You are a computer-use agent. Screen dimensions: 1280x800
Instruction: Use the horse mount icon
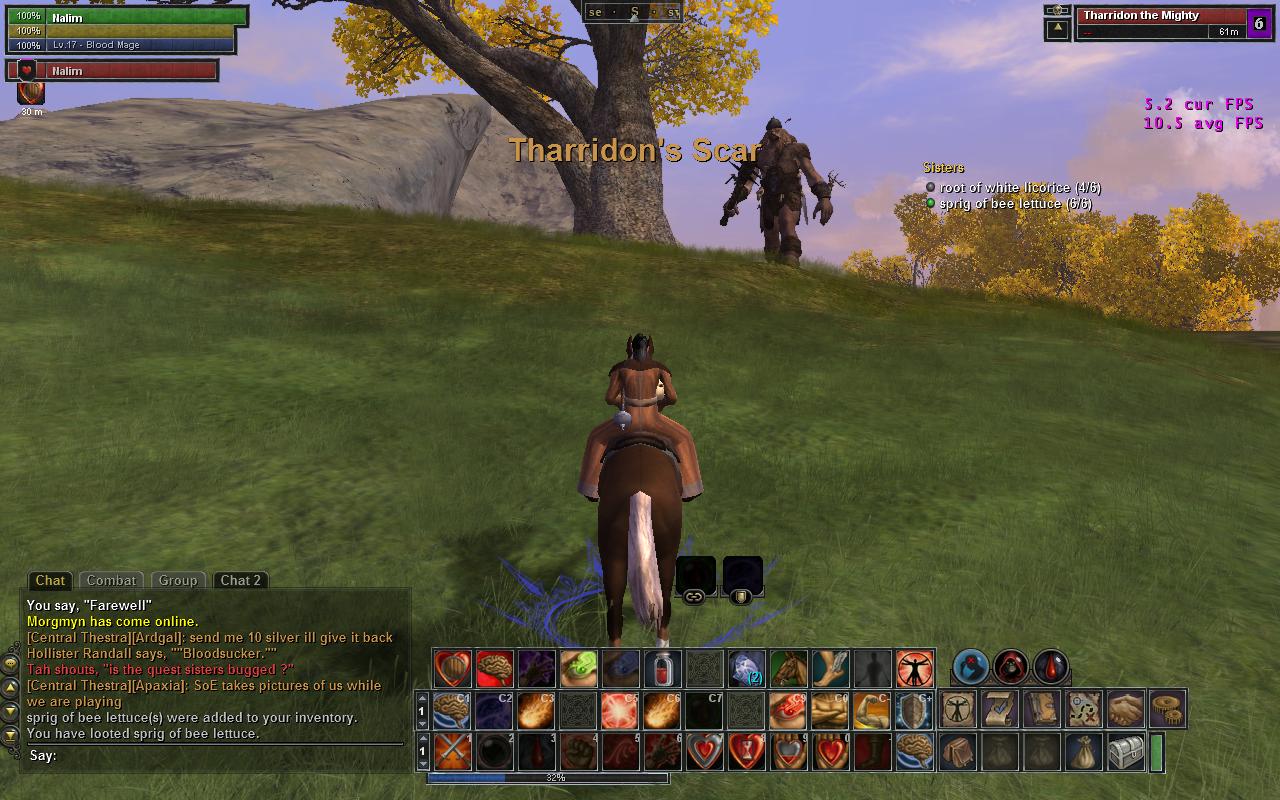click(x=788, y=668)
